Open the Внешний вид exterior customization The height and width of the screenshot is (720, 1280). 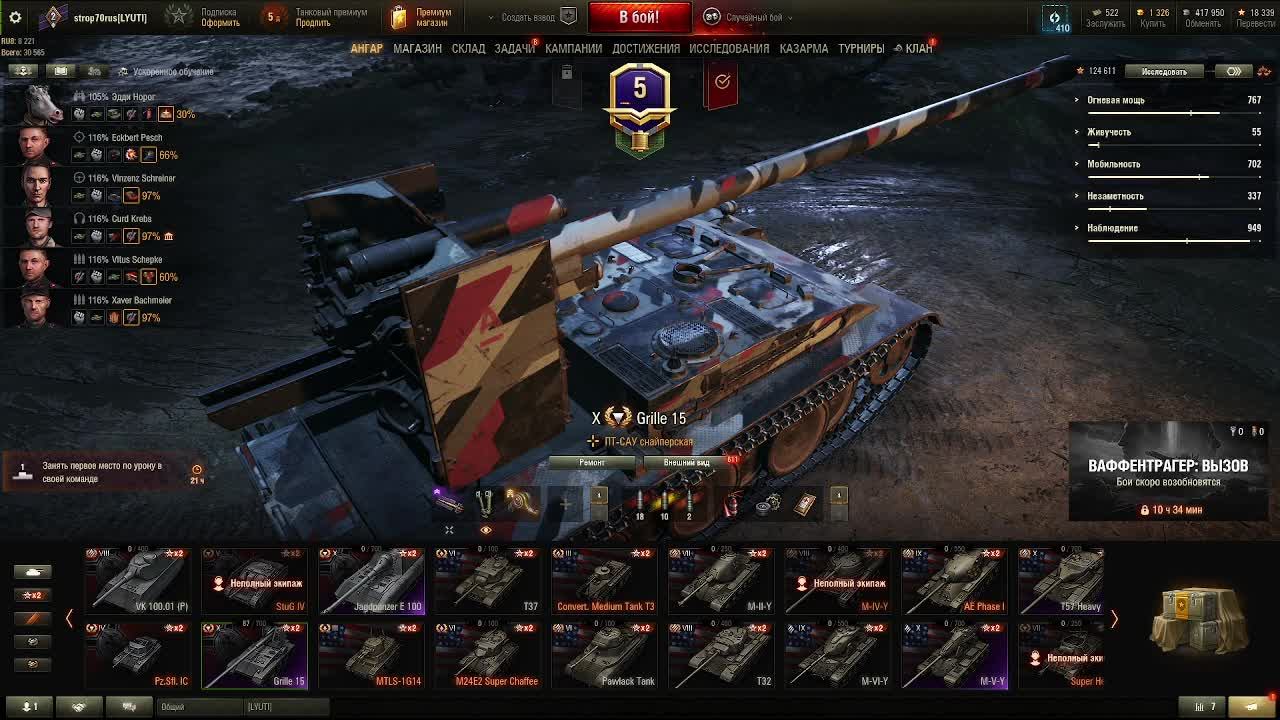click(687, 463)
